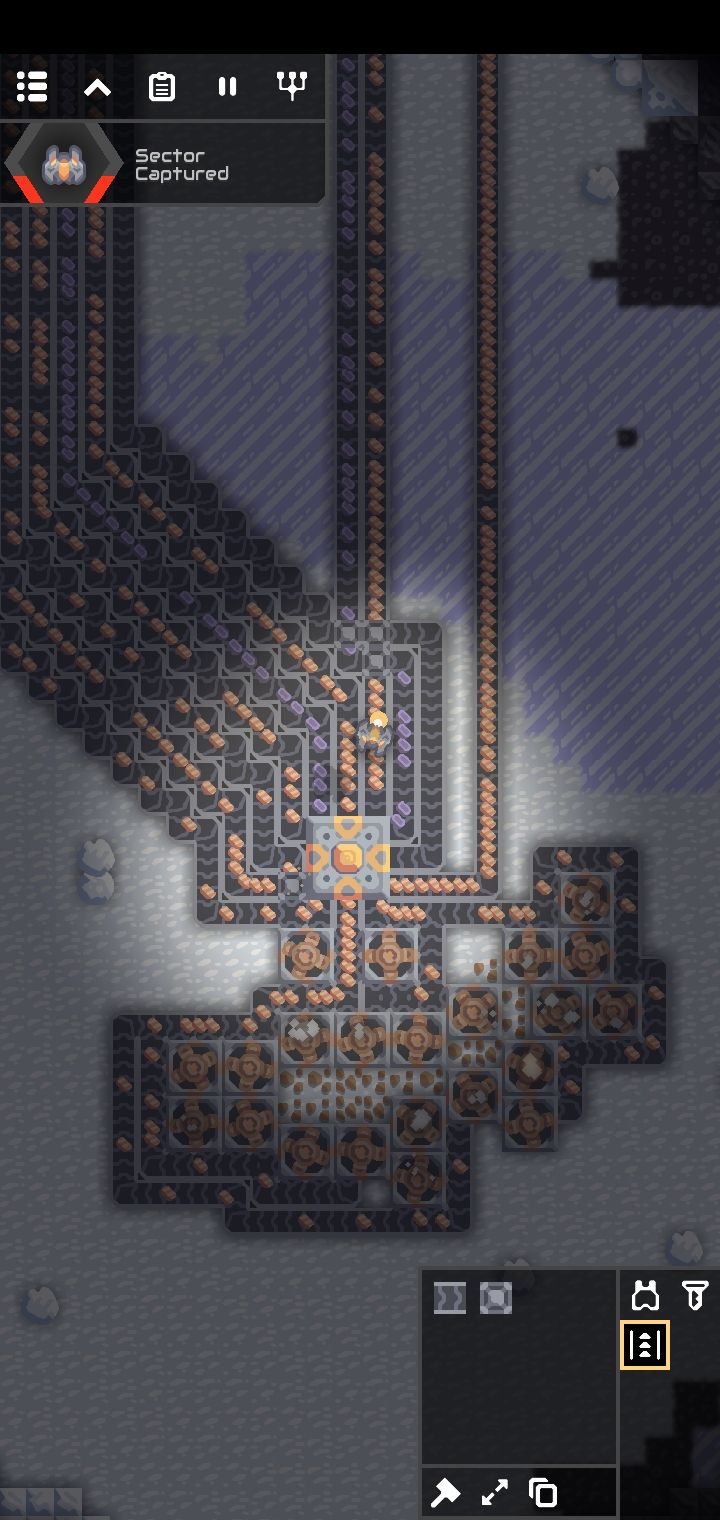The height and width of the screenshot is (1520, 720).
Task: Open the tech tree research icon
Action: tap(291, 87)
